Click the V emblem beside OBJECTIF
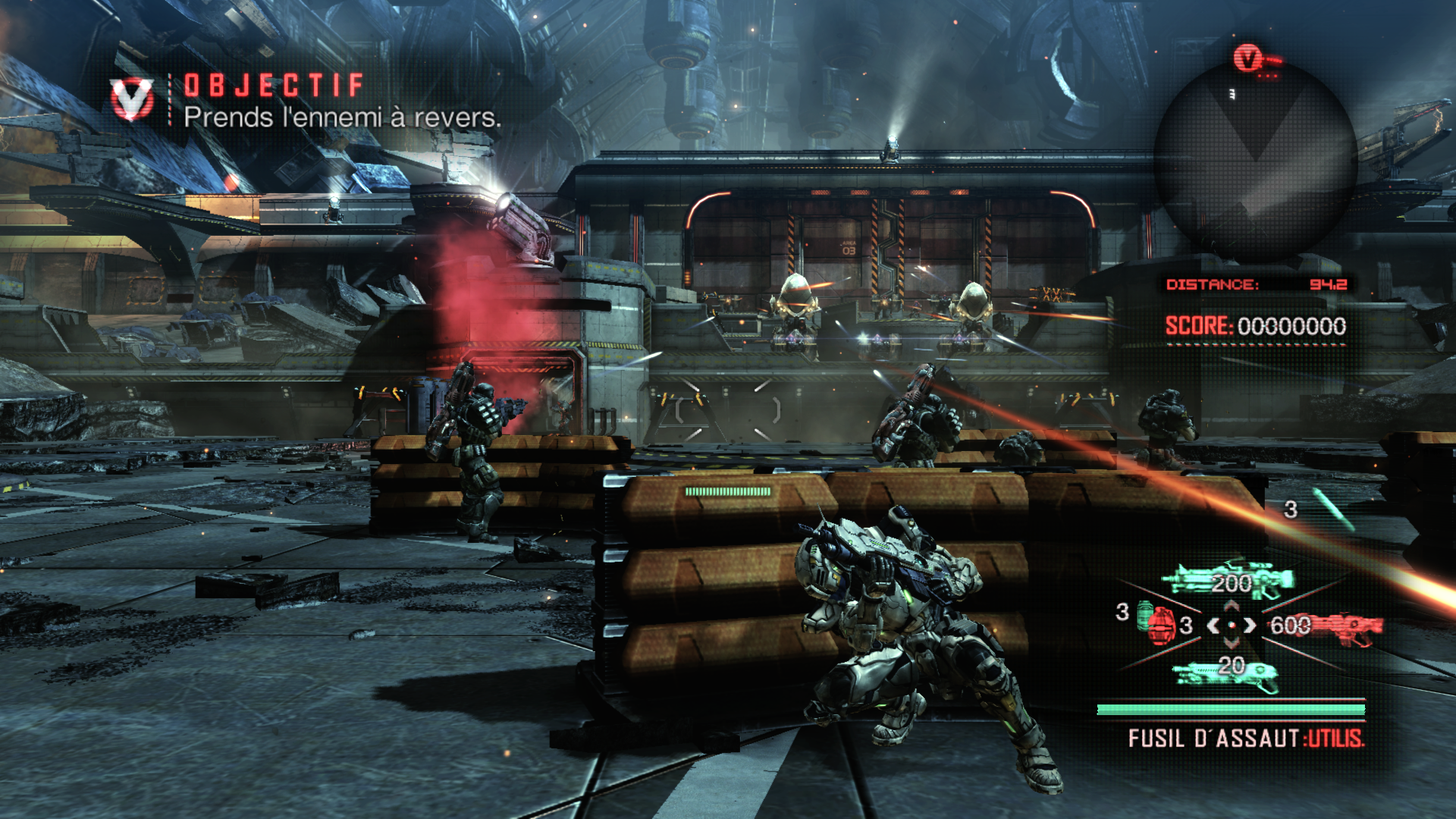This screenshot has width=1456, height=819. pyautogui.click(x=132, y=99)
